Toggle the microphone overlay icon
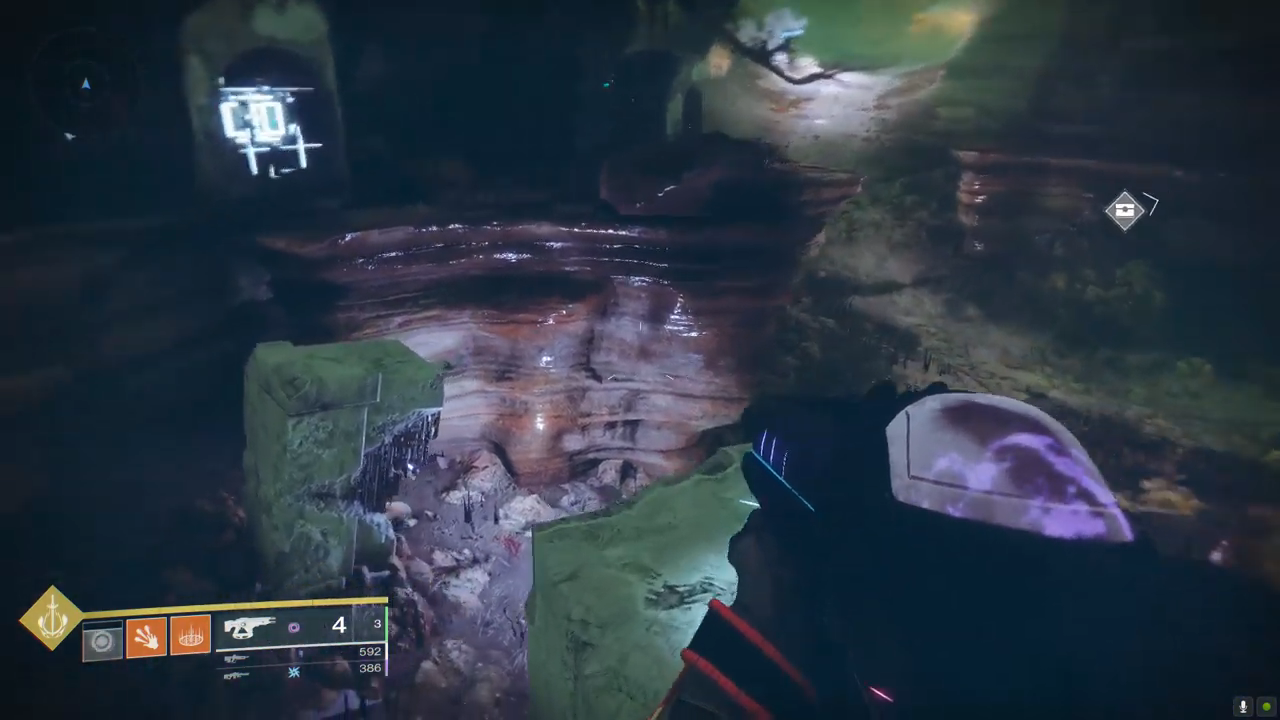Image resolution: width=1280 pixels, height=720 pixels. pos(1243,706)
